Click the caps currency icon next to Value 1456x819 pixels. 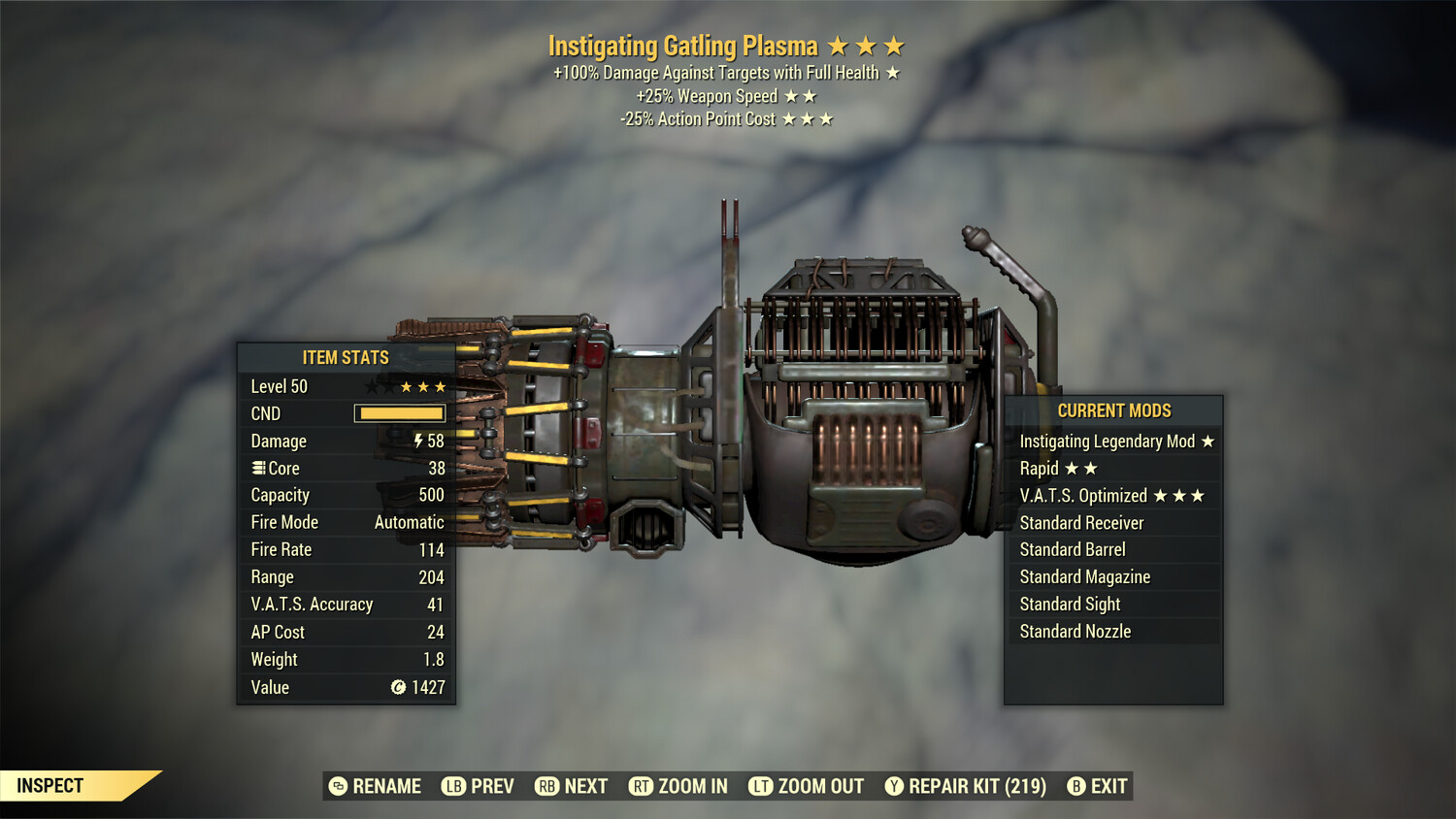point(397,687)
